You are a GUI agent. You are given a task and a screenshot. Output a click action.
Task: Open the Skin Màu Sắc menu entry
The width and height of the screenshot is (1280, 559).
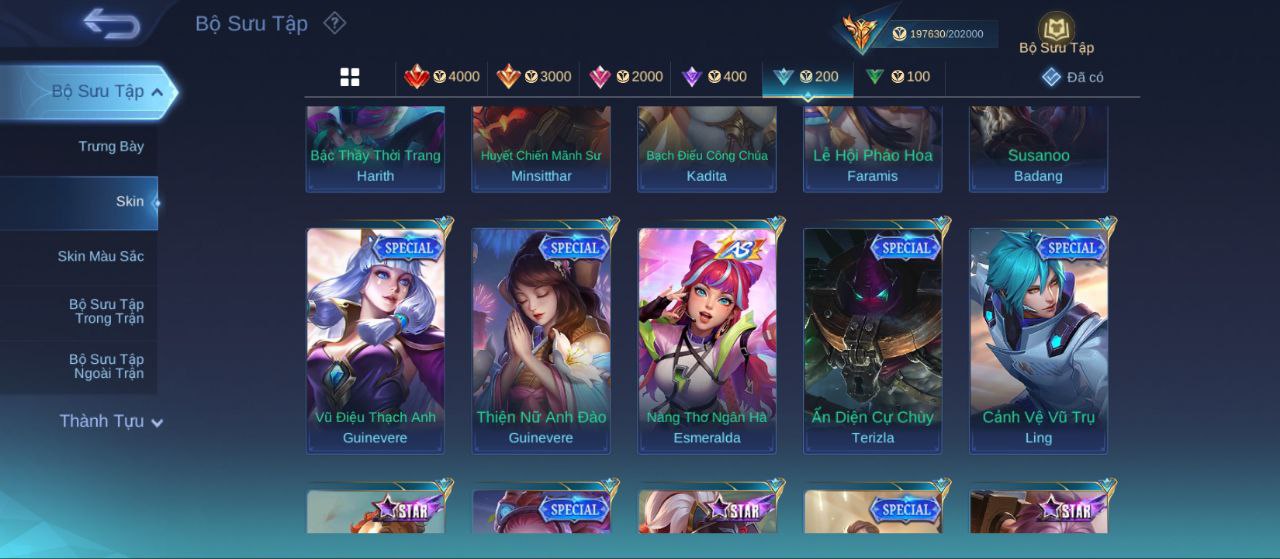[x=100, y=257]
